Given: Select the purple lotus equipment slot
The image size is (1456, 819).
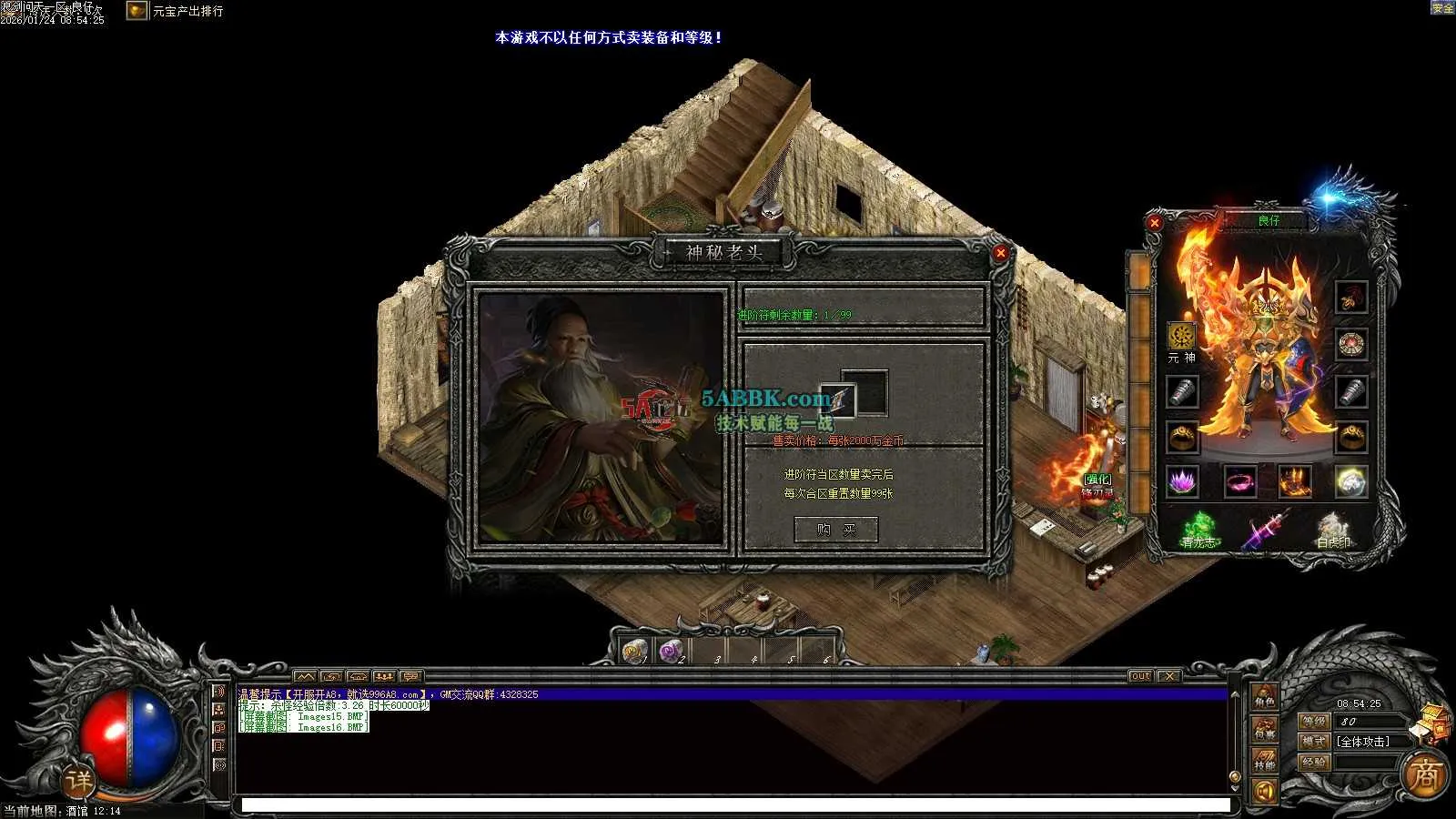Looking at the screenshot, I should tap(1182, 481).
